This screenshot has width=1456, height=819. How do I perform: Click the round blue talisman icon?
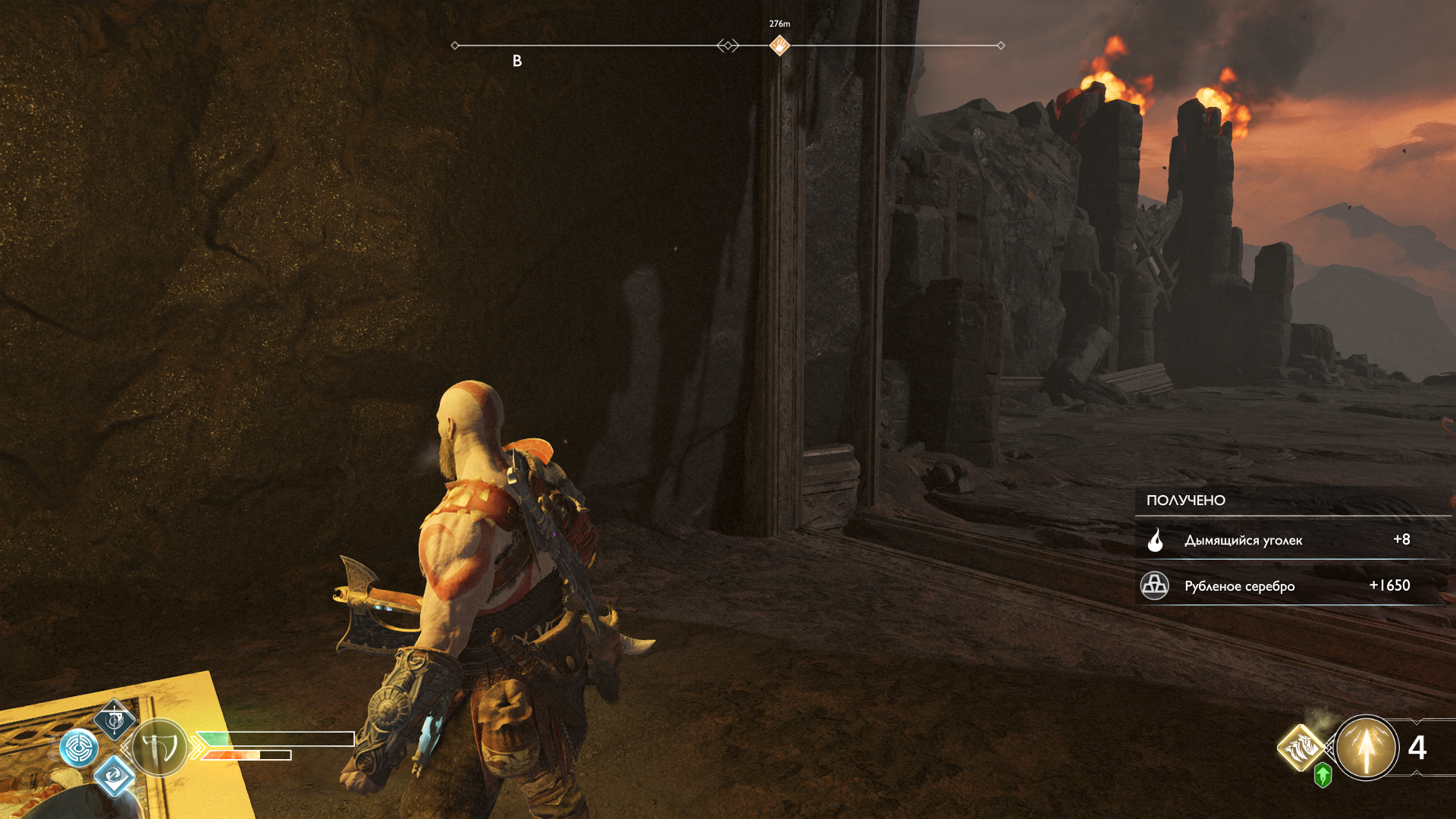pyautogui.click(x=79, y=748)
